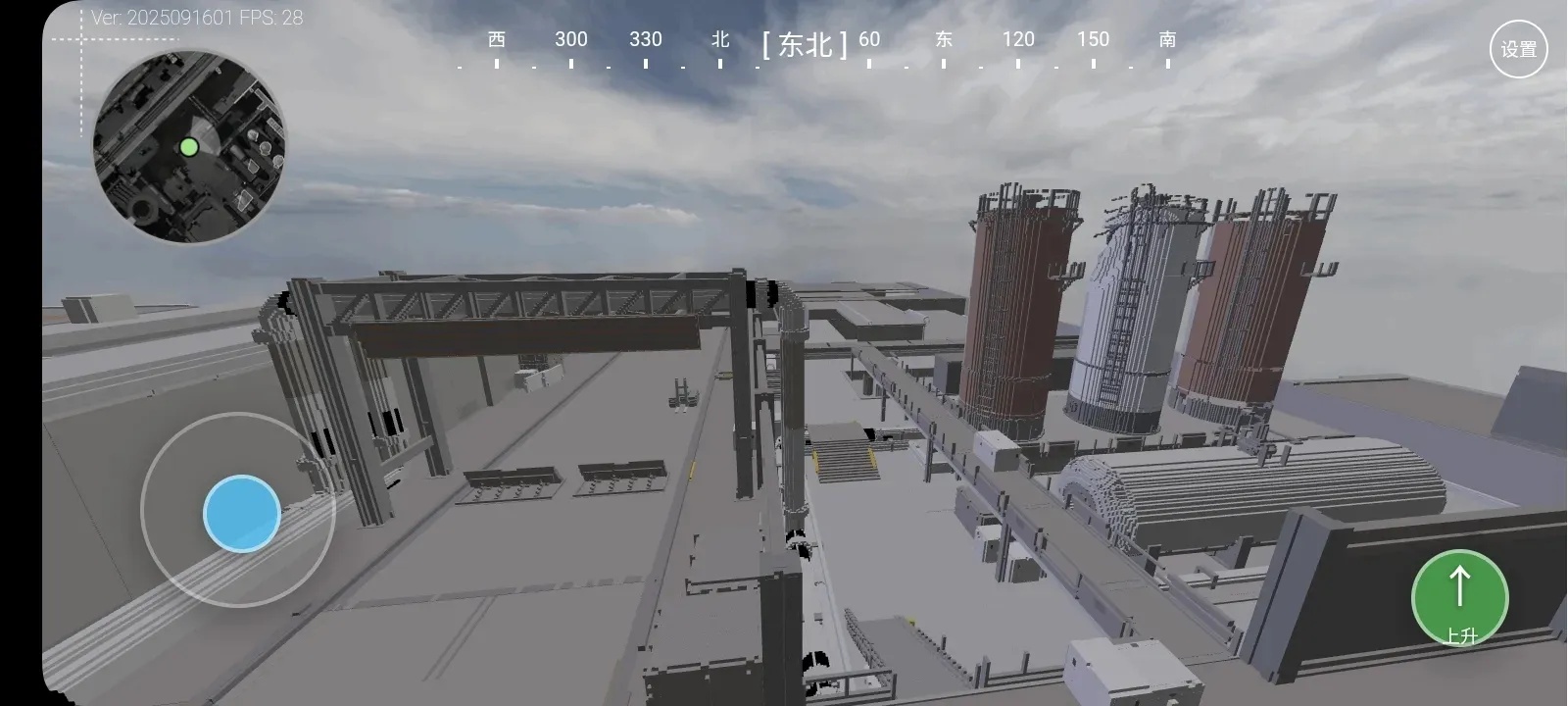The height and width of the screenshot is (706, 1568).
Task: Tap the 150 compass value
Action: click(1094, 39)
